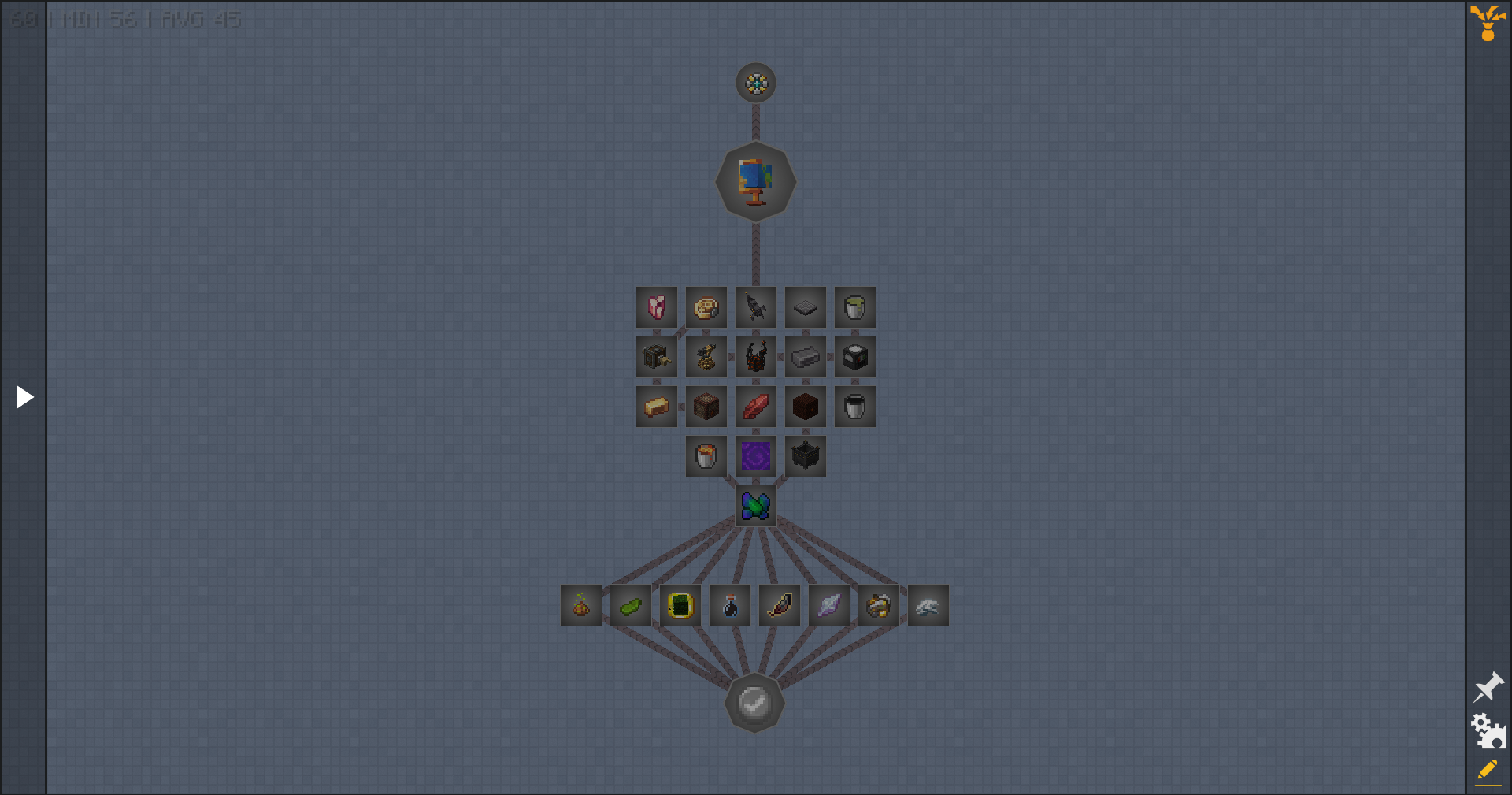
Task: Toggle the left panel open with the arrow
Action: [x=24, y=396]
